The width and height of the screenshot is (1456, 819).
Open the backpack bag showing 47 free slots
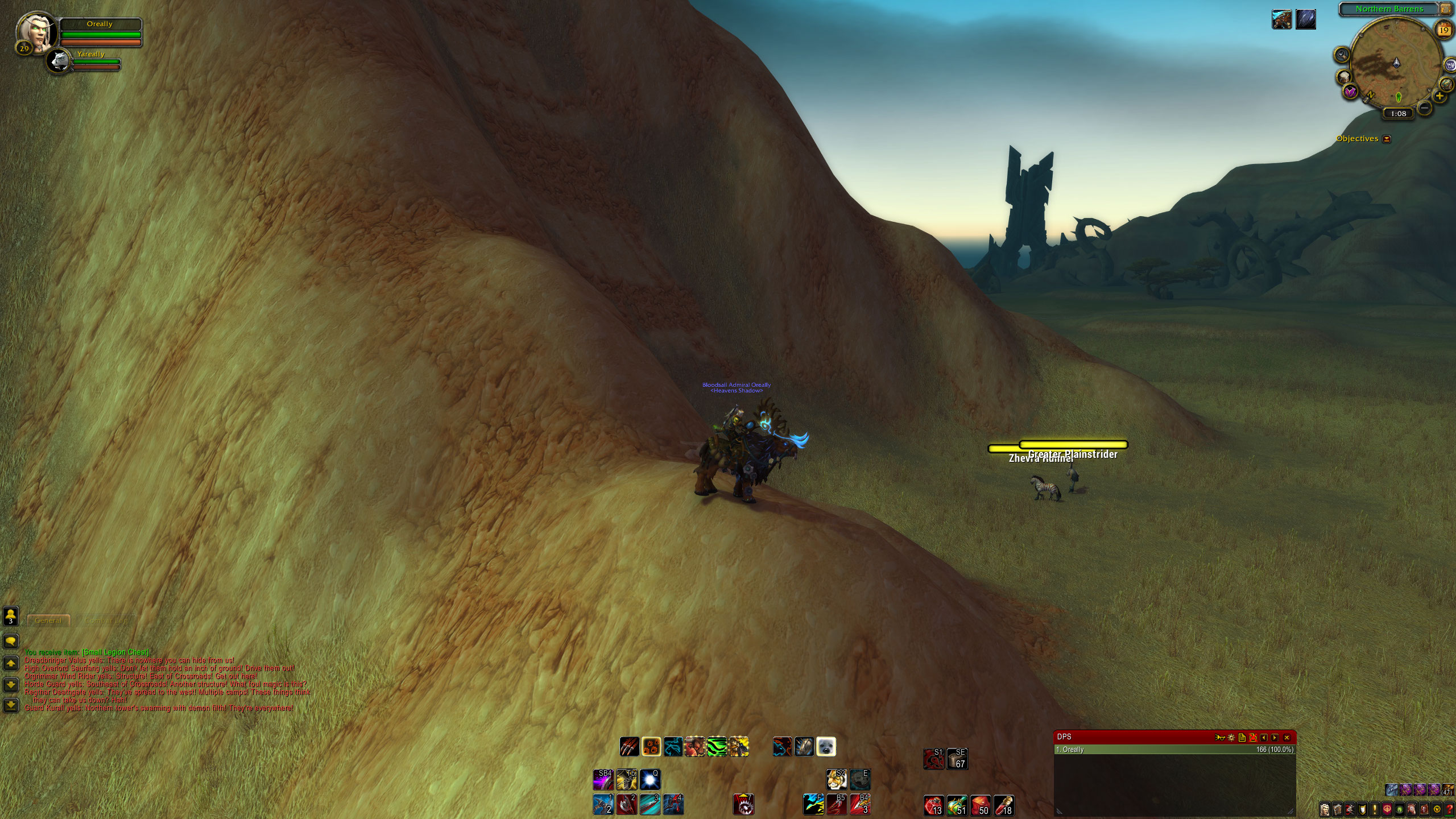coord(1448,790)
